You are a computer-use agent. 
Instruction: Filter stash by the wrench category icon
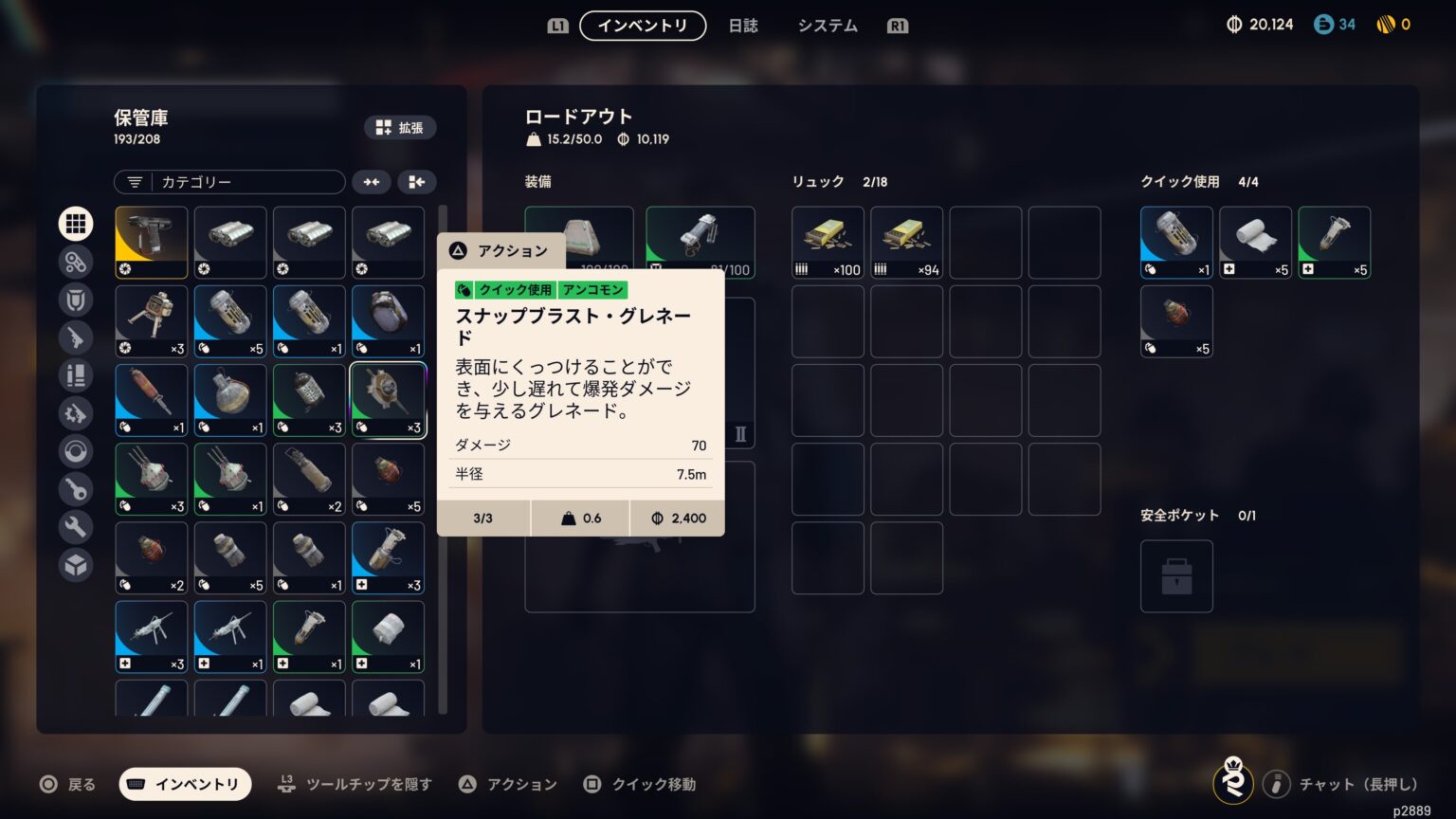(x=76, y=527)
